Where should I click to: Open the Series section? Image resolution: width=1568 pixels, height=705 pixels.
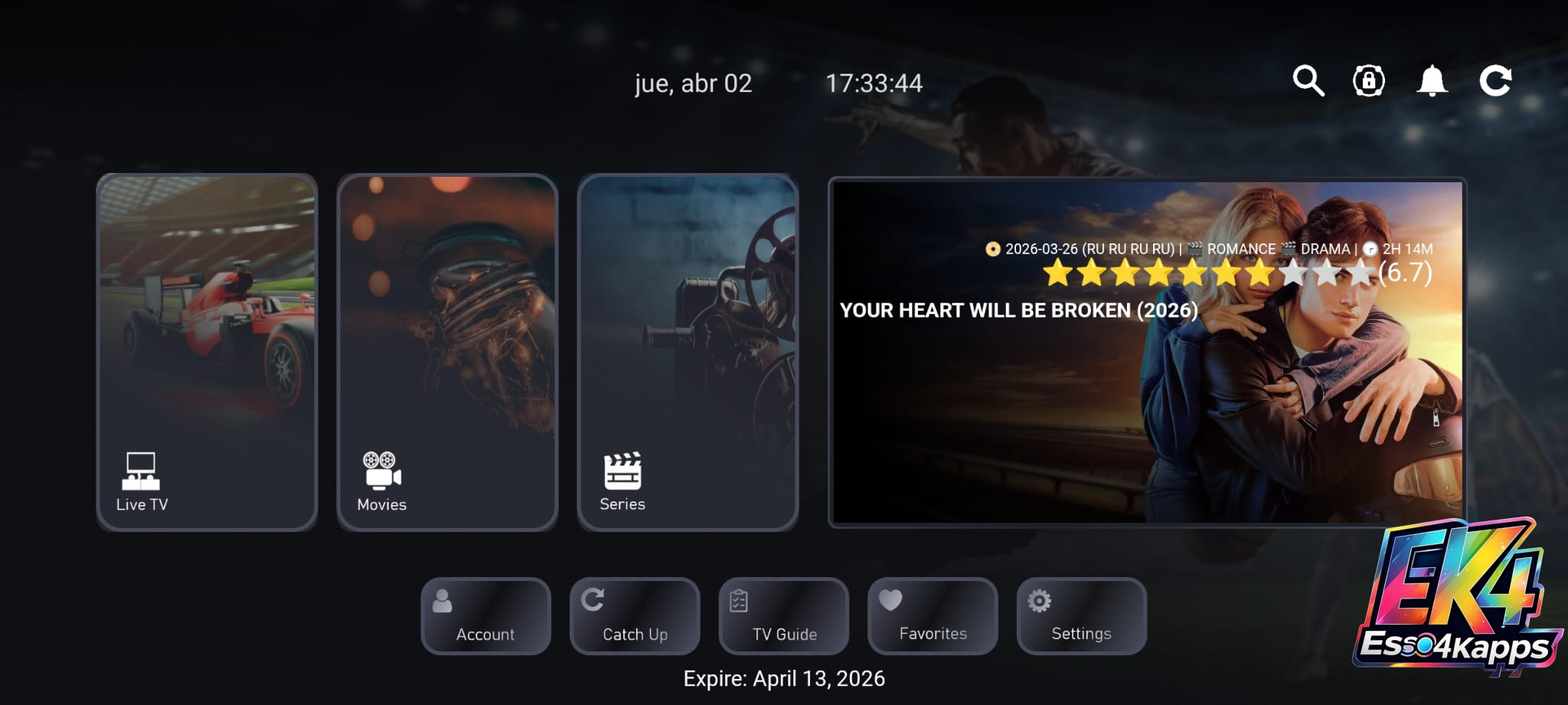tap(688, 352)
